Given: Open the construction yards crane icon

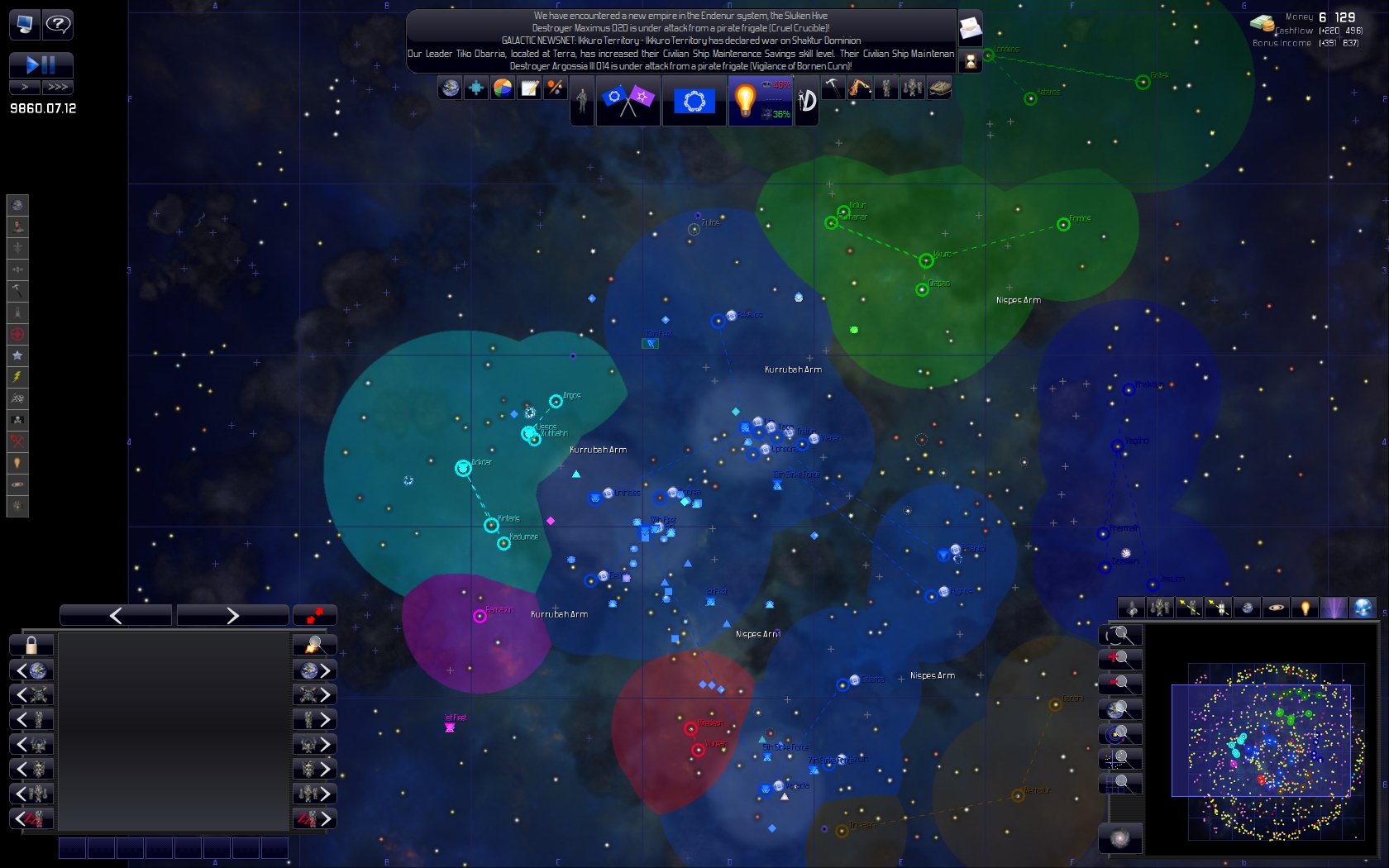Looking at the screenshot, I should tap(860, 88).
